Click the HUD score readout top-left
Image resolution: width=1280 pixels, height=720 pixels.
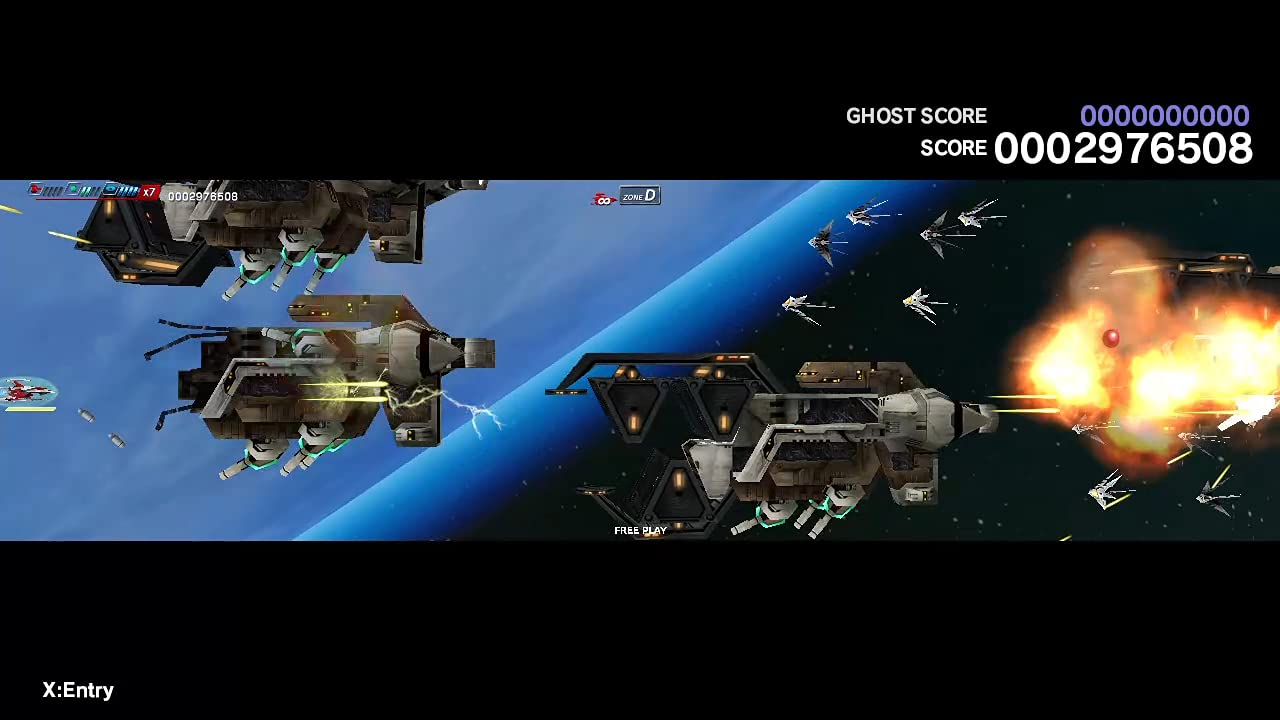(x=202, y=196)
